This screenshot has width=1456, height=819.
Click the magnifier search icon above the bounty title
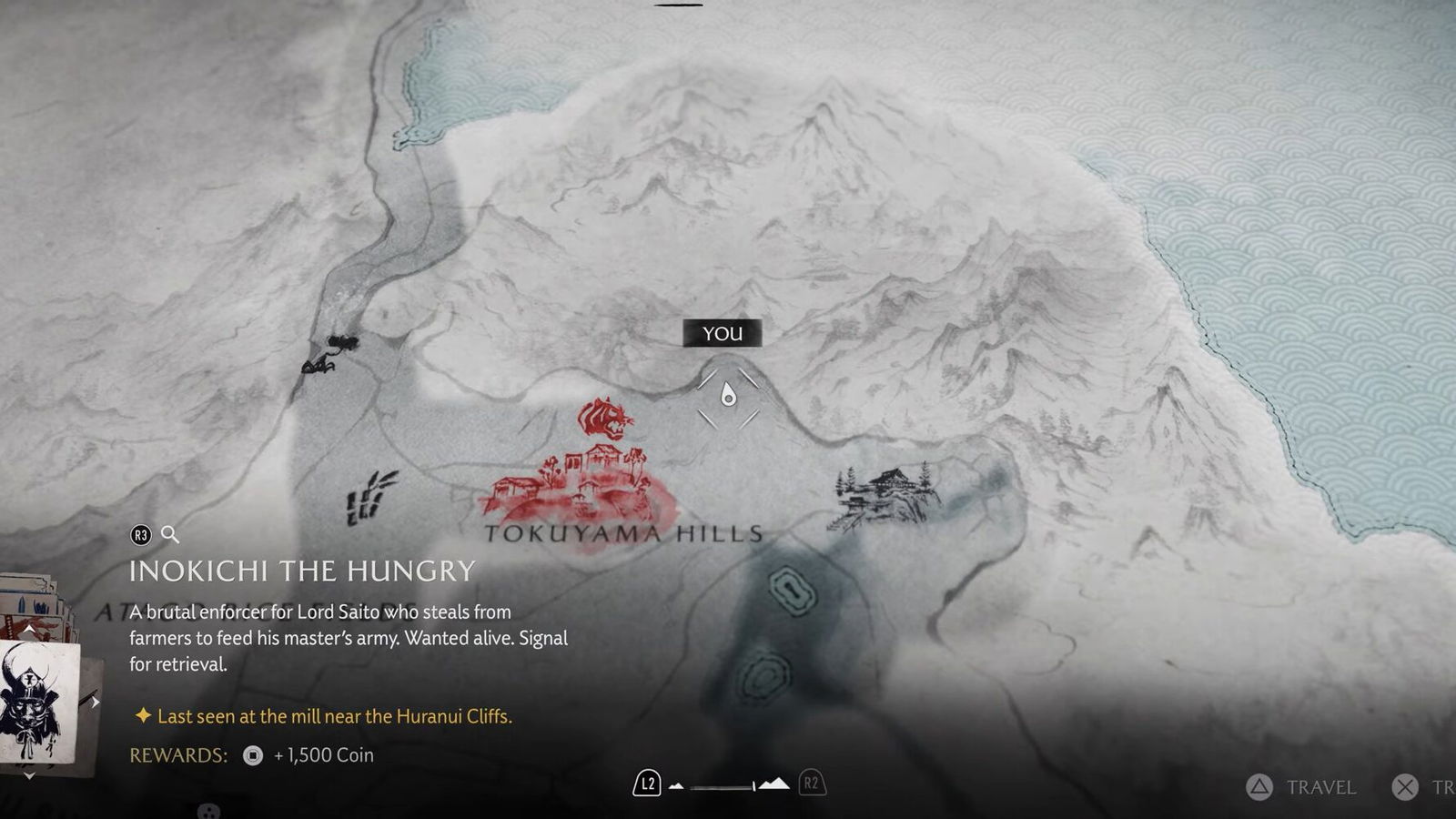coord(170,534)
